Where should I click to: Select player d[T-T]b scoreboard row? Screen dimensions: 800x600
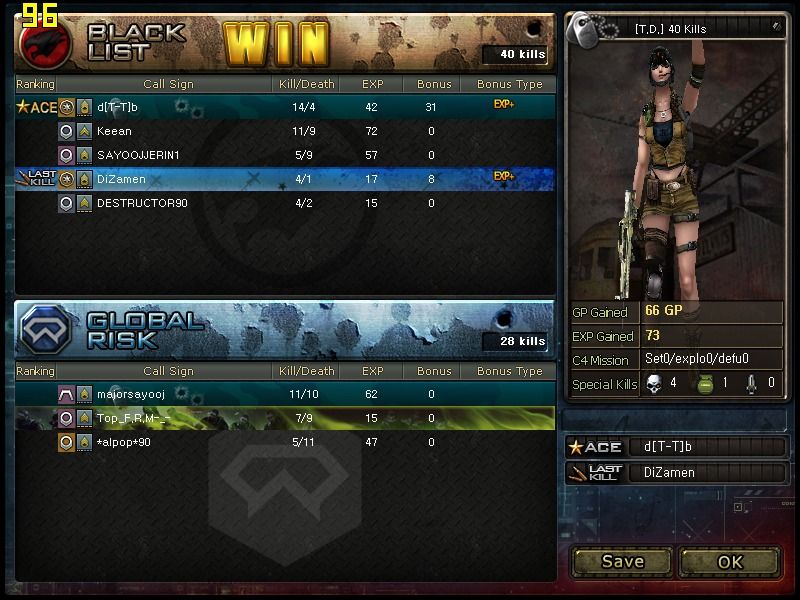(285, 107)
